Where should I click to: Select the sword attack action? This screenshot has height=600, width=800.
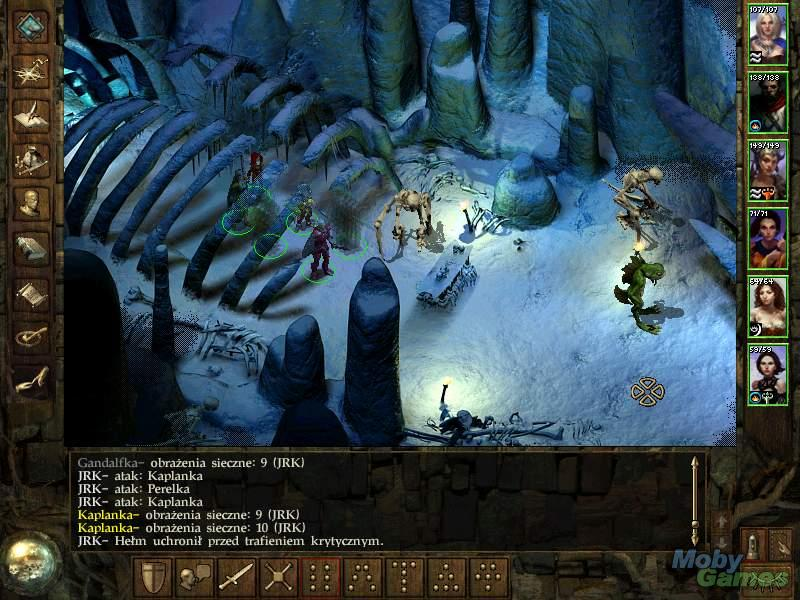coord(236,577)
